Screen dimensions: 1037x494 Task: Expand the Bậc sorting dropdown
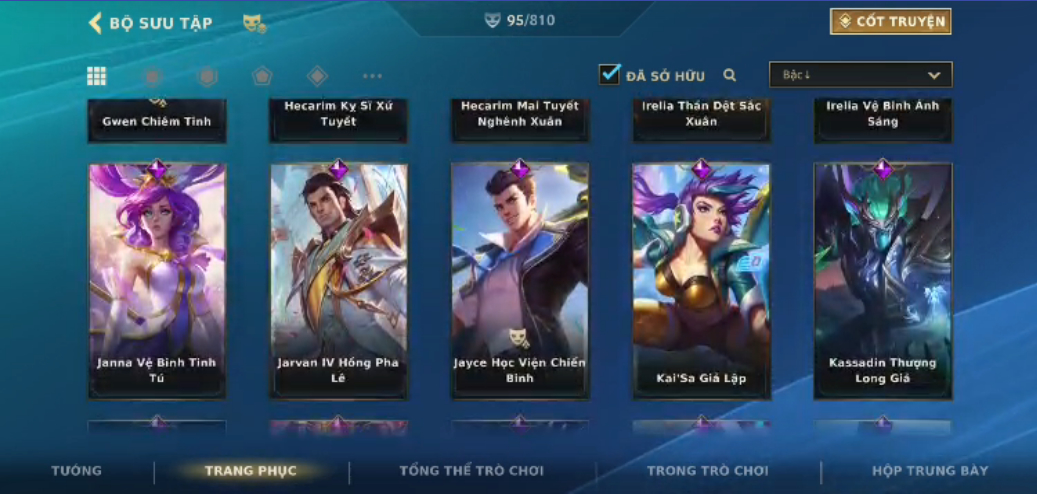point(860,75)
